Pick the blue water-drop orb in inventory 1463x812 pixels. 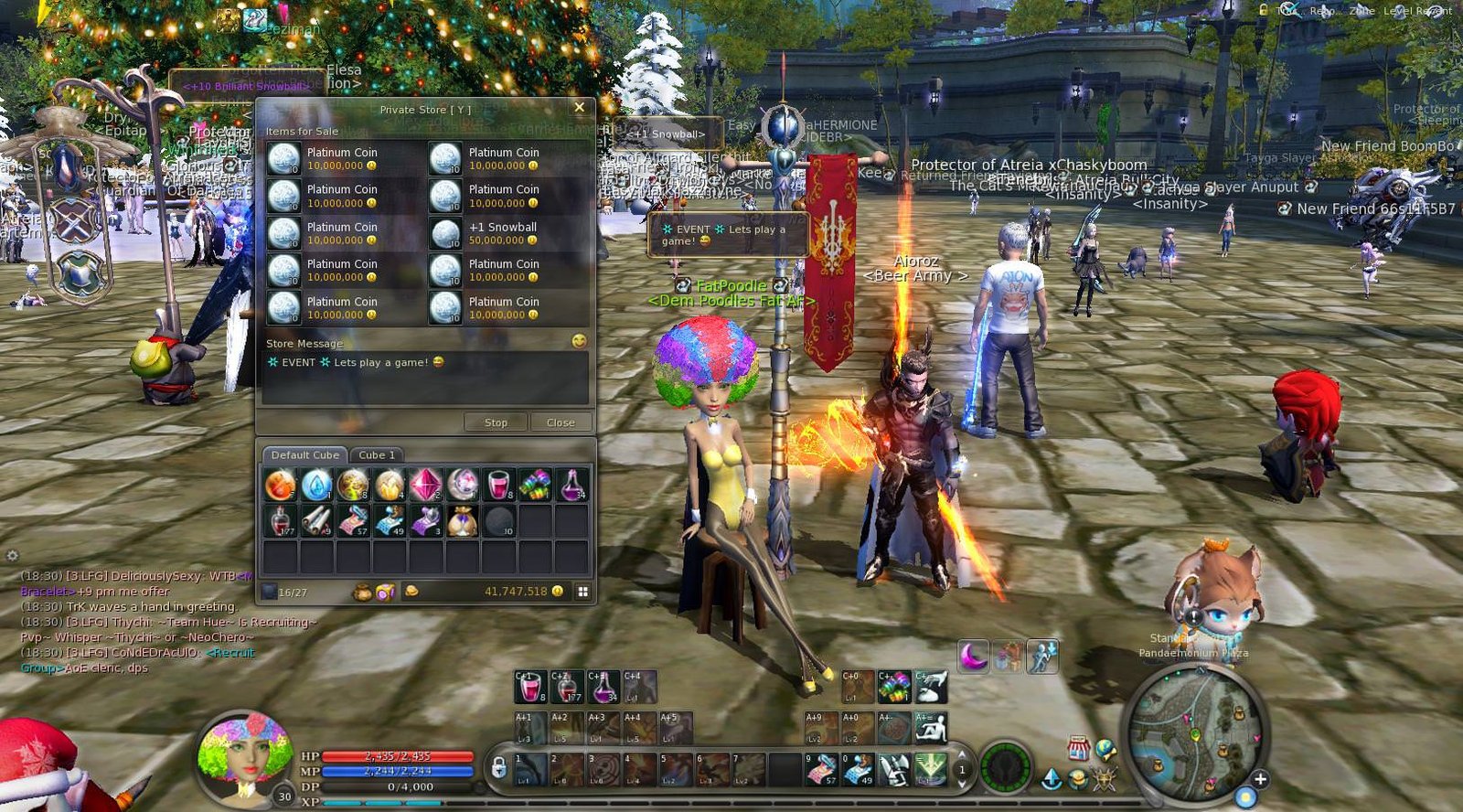[316, 485]
